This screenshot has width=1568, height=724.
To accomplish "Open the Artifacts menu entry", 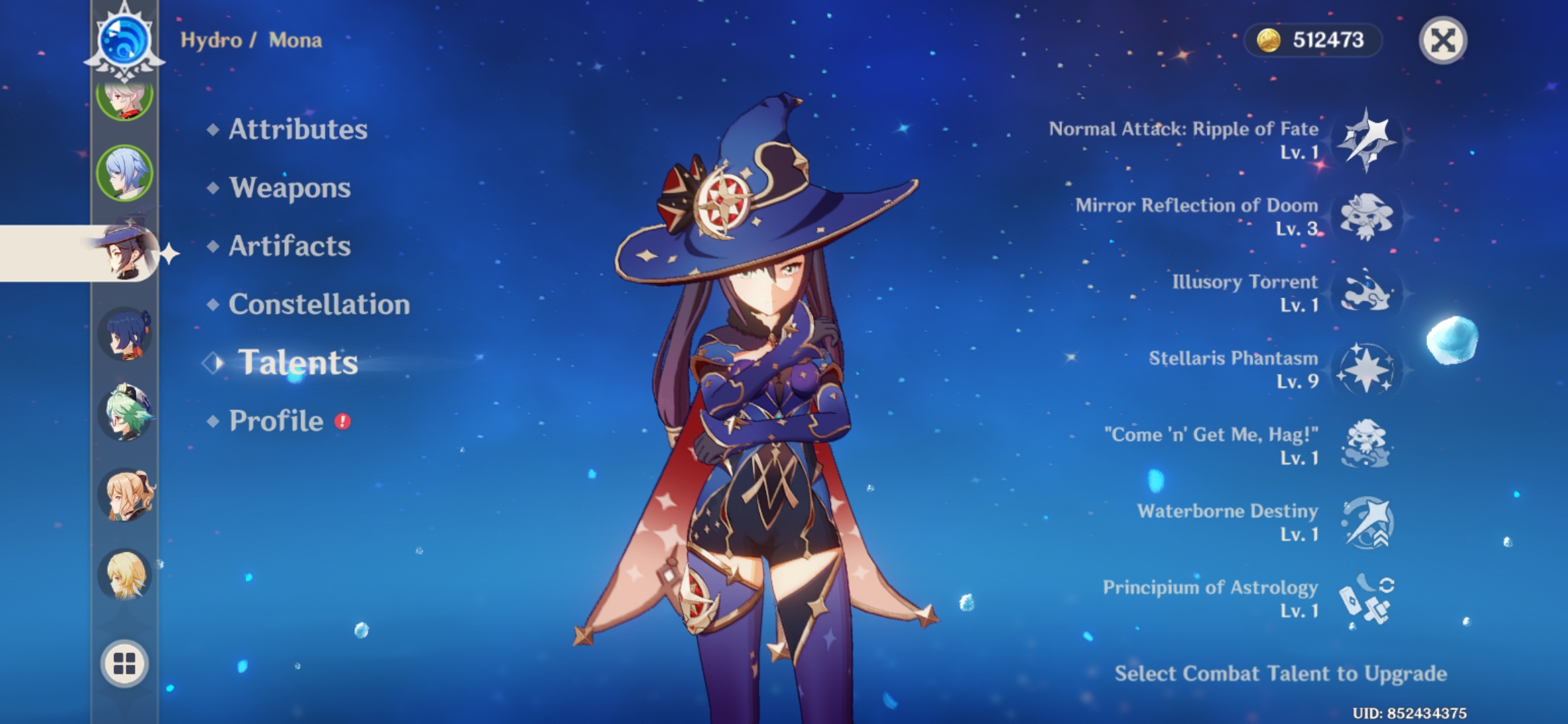I will 289,247.
